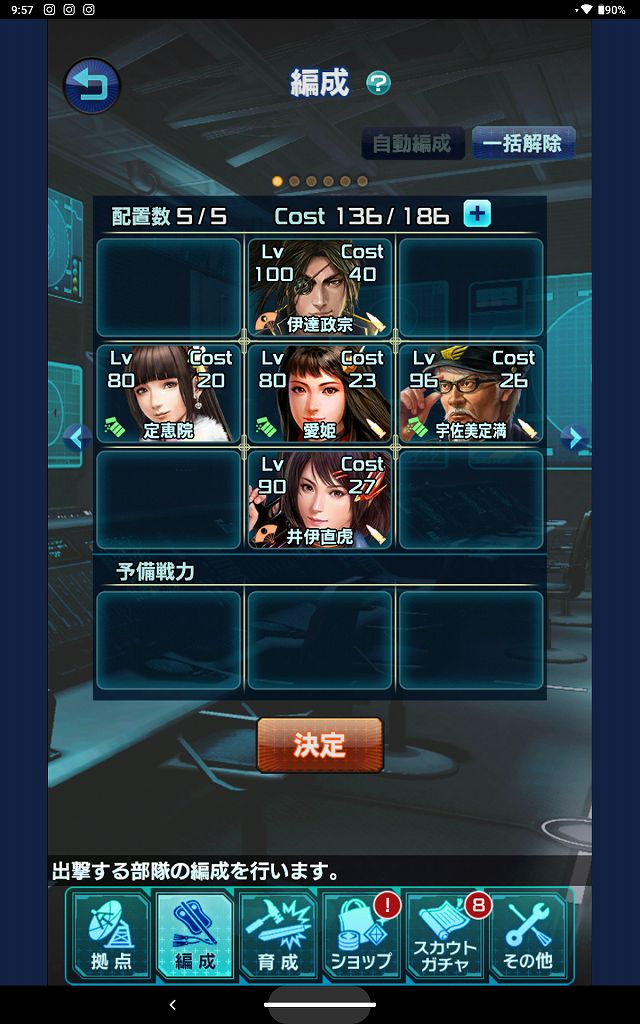Tap the 自動編成 auto-formation button

click(412, 143)
